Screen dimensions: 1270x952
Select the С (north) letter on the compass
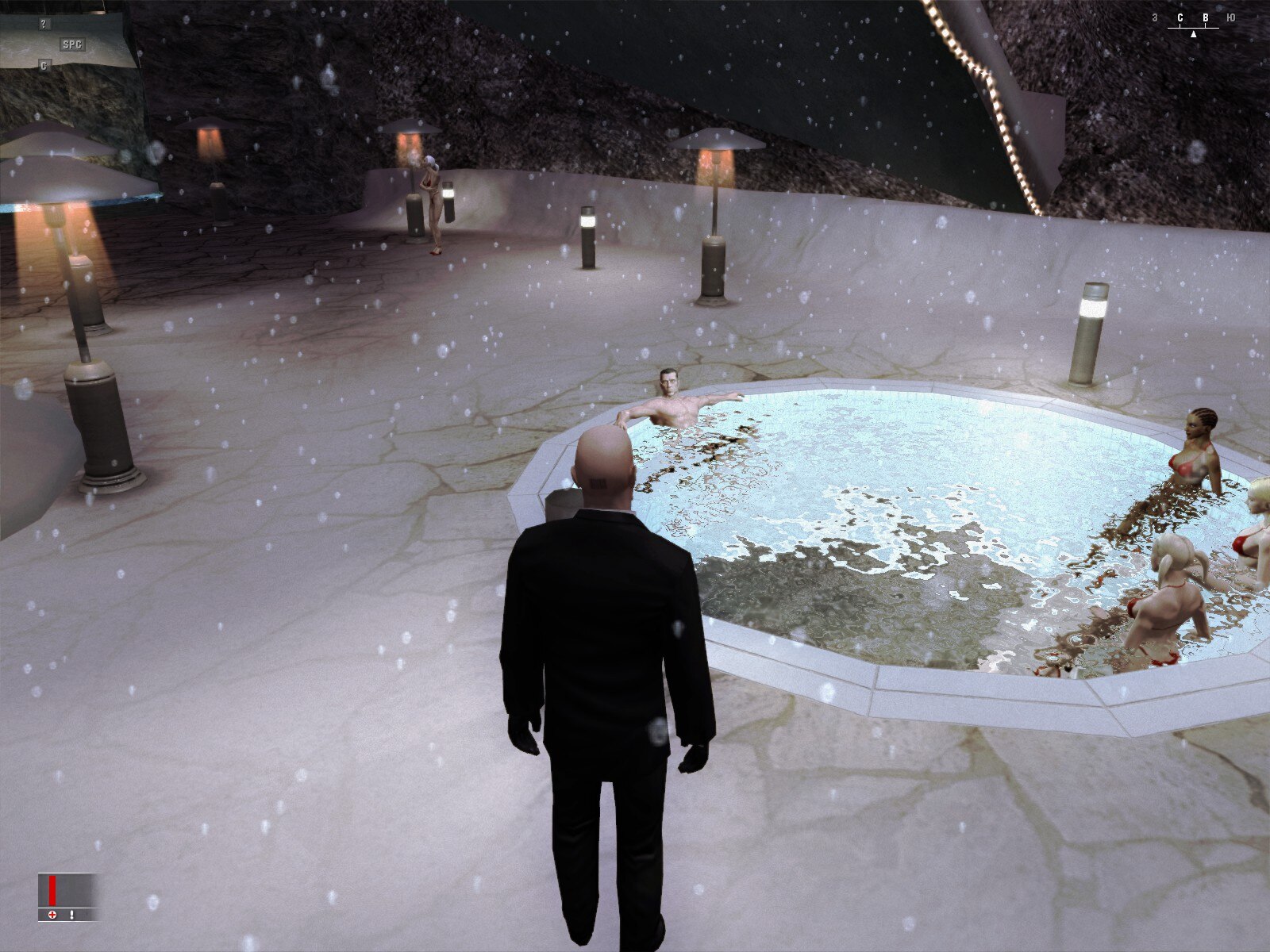click(1180, 17)
